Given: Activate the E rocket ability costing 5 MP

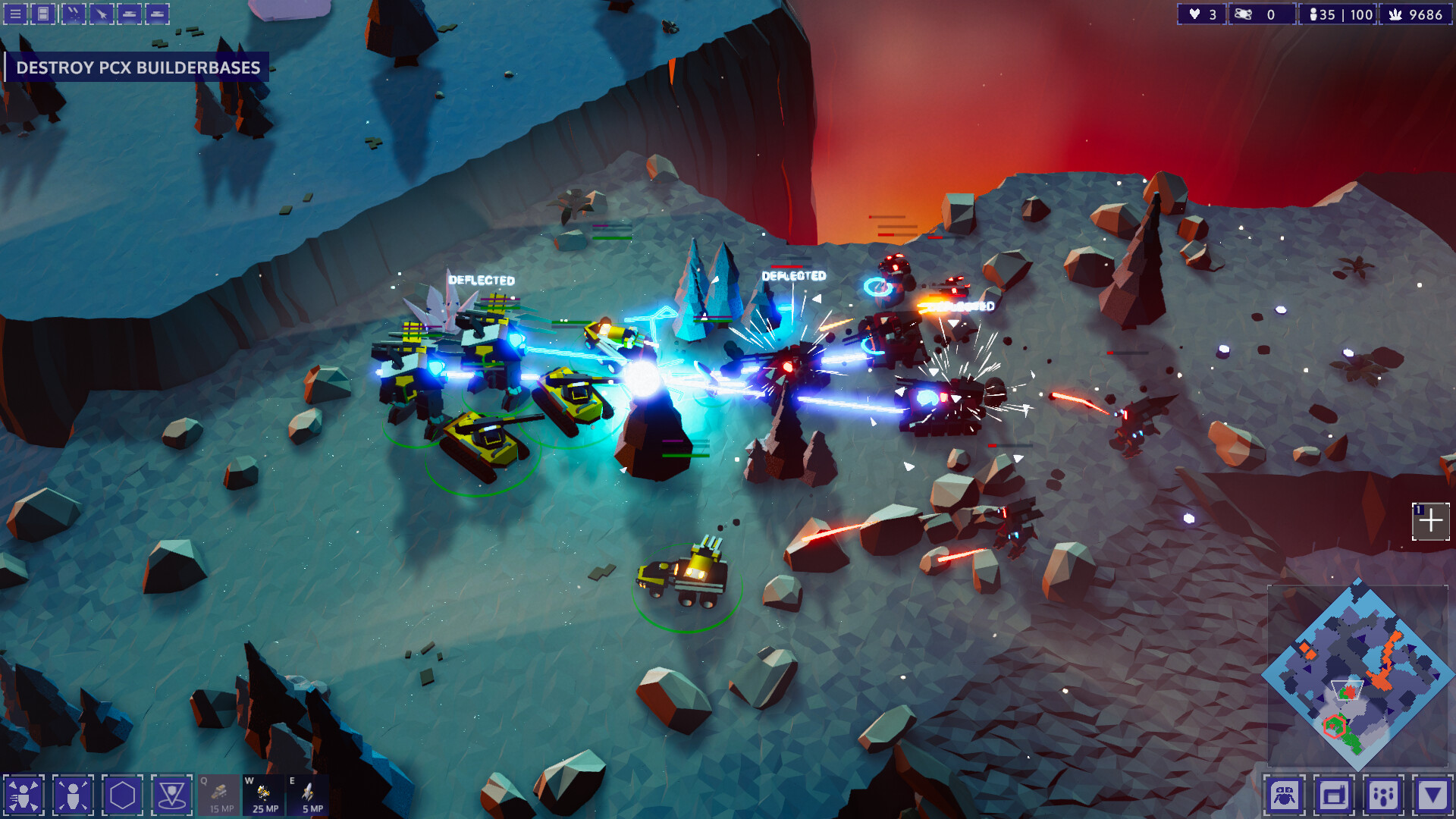Looking at the screenshot, I should point(307,795).
